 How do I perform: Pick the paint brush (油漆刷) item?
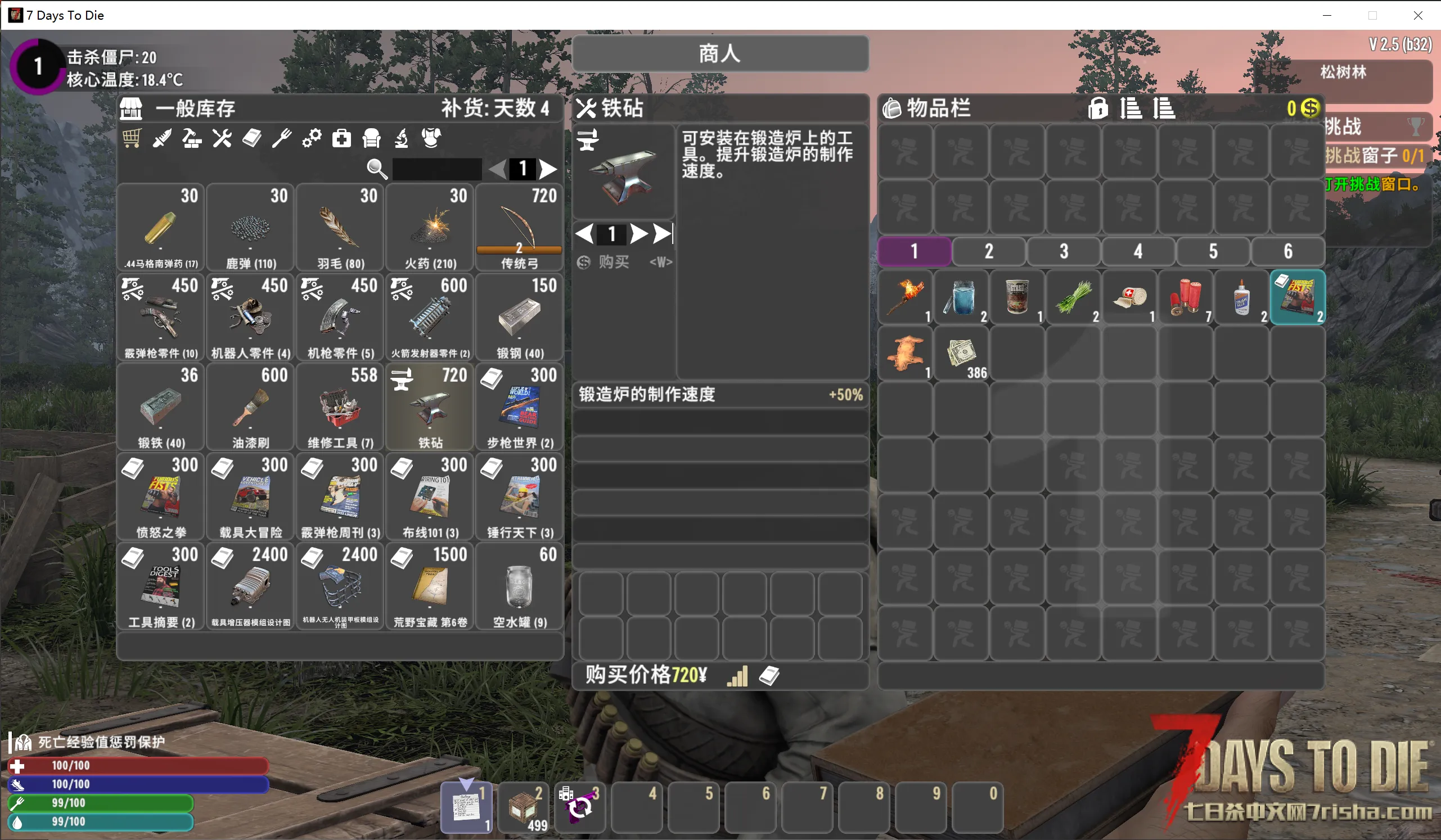click(x=250, y=407)
